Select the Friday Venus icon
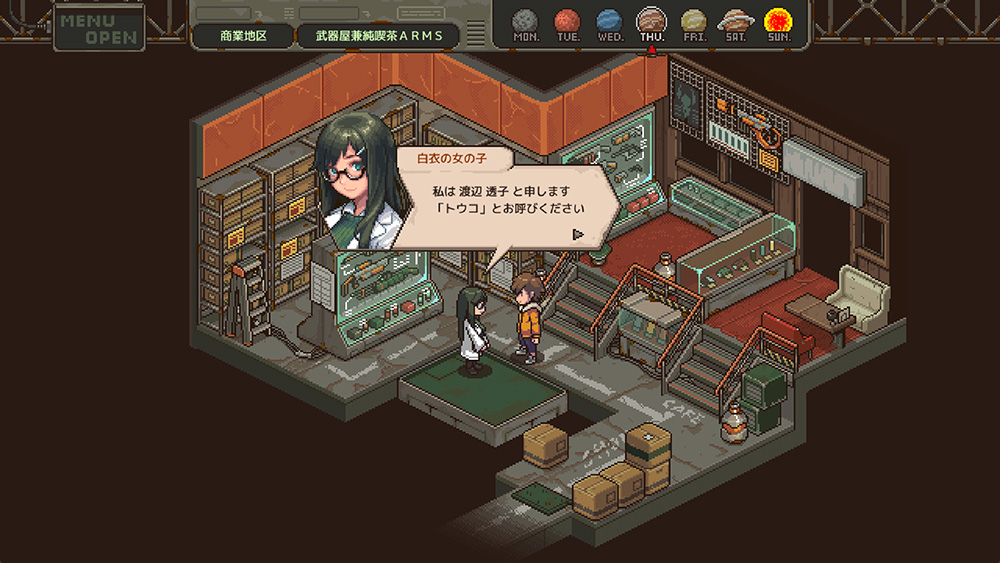Screen dimensions: 1000x563 click(693, 20)
